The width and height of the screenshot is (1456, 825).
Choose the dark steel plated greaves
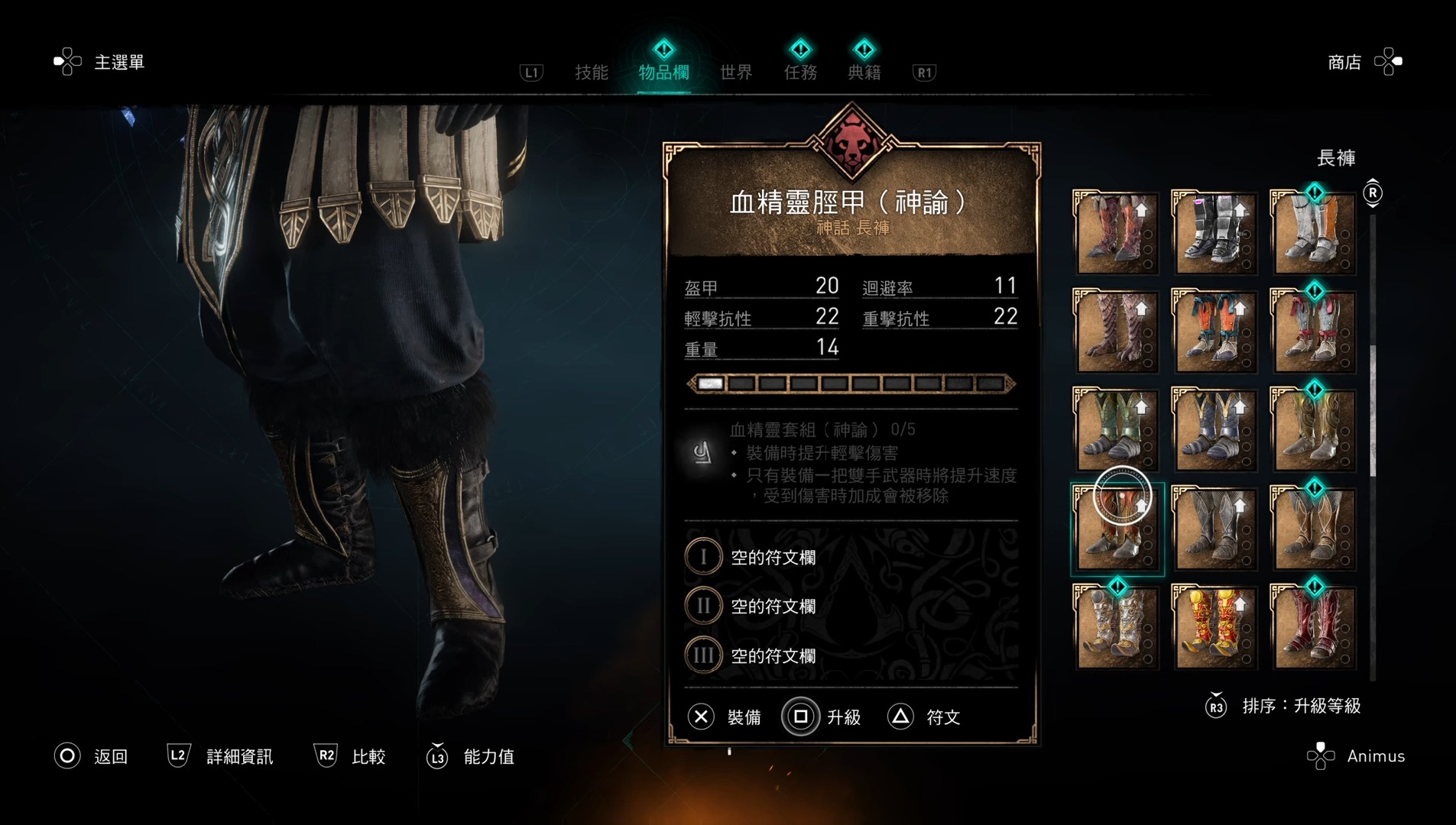[x=1214, y=234]
